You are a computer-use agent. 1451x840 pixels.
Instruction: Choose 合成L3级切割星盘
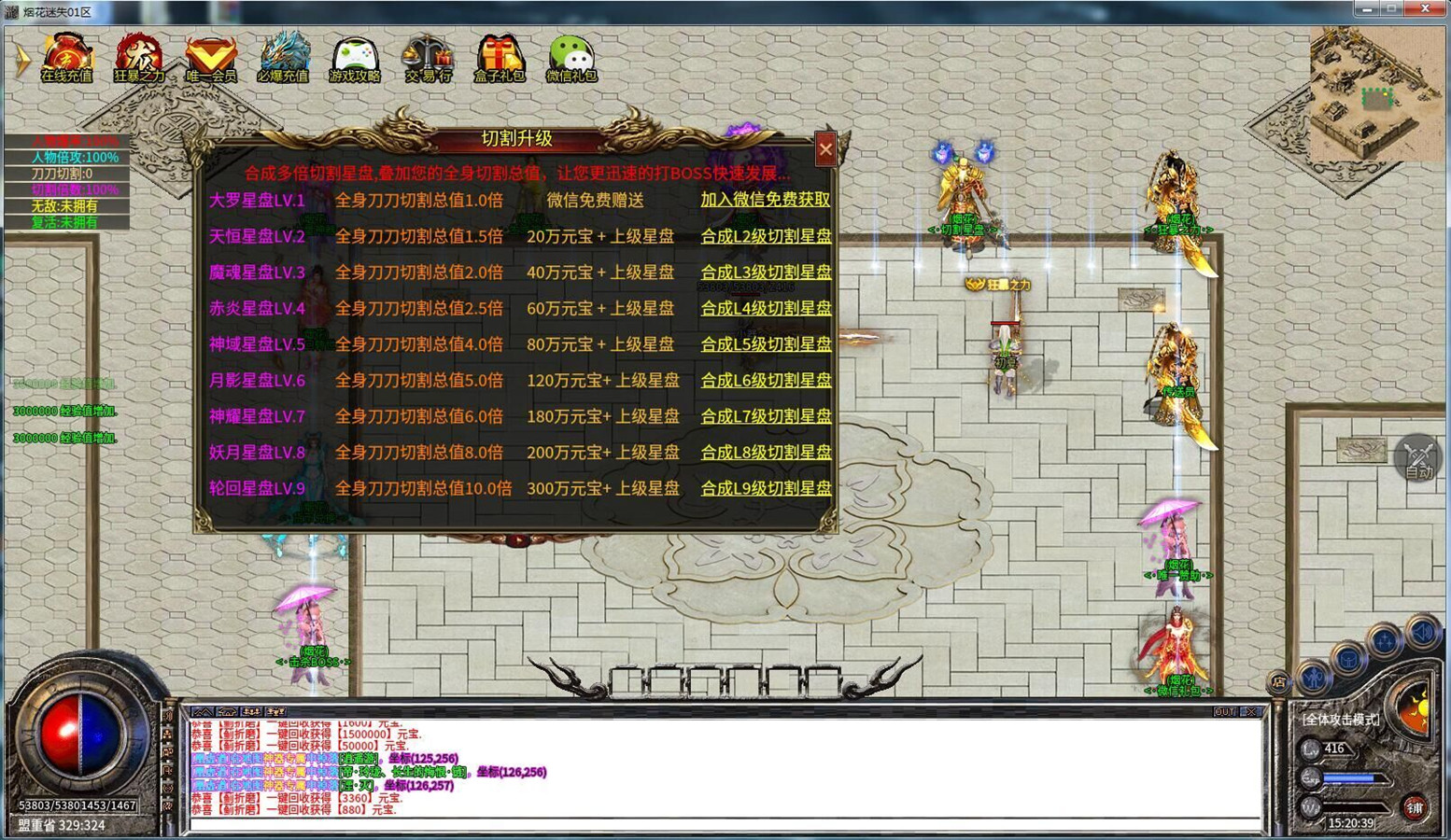click(766, 273)
